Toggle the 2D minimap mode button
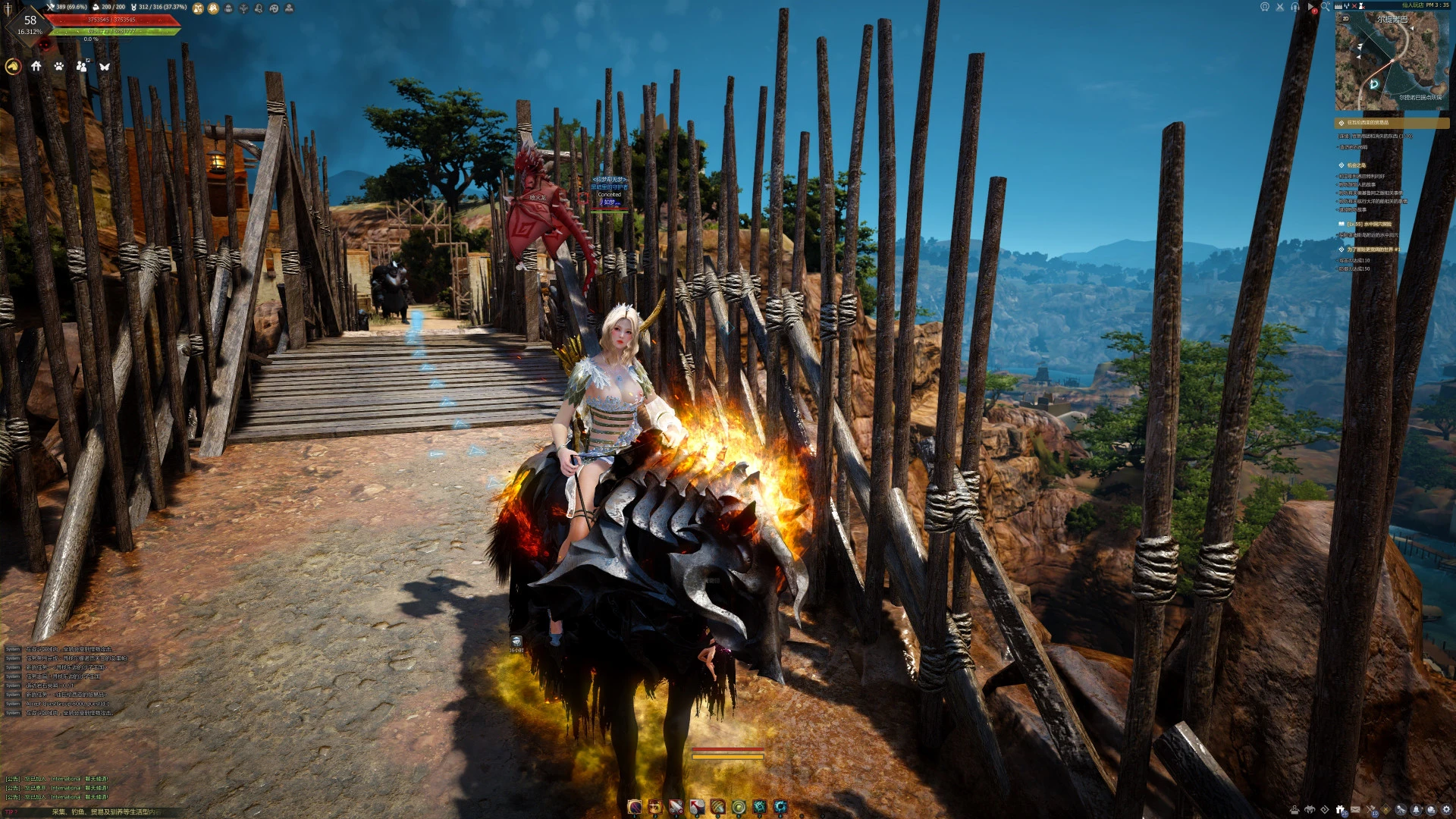Screen dimensions: 1456x819 coord(1346,19)
